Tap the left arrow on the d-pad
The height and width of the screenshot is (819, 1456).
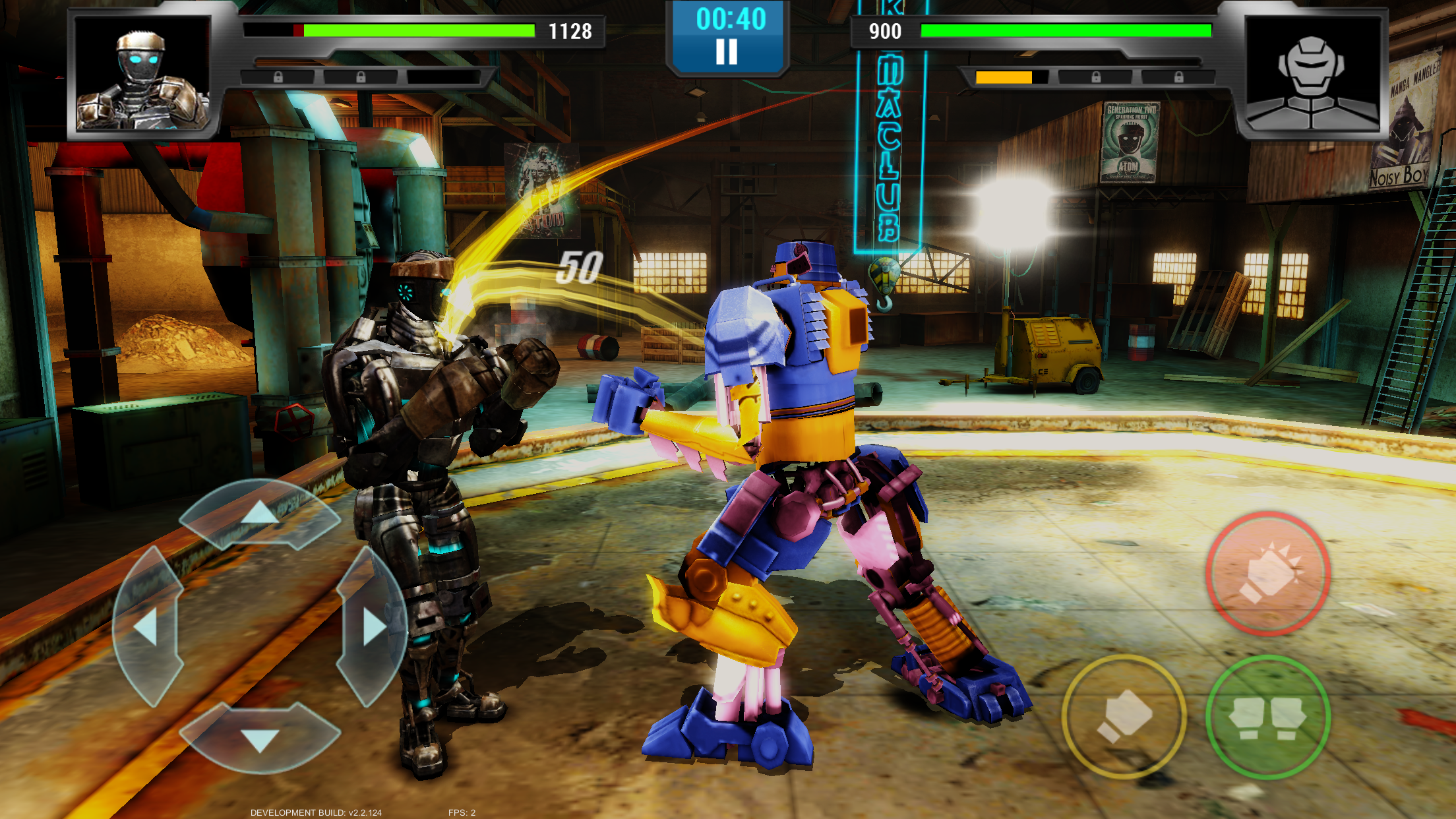[x=147, y=626]
